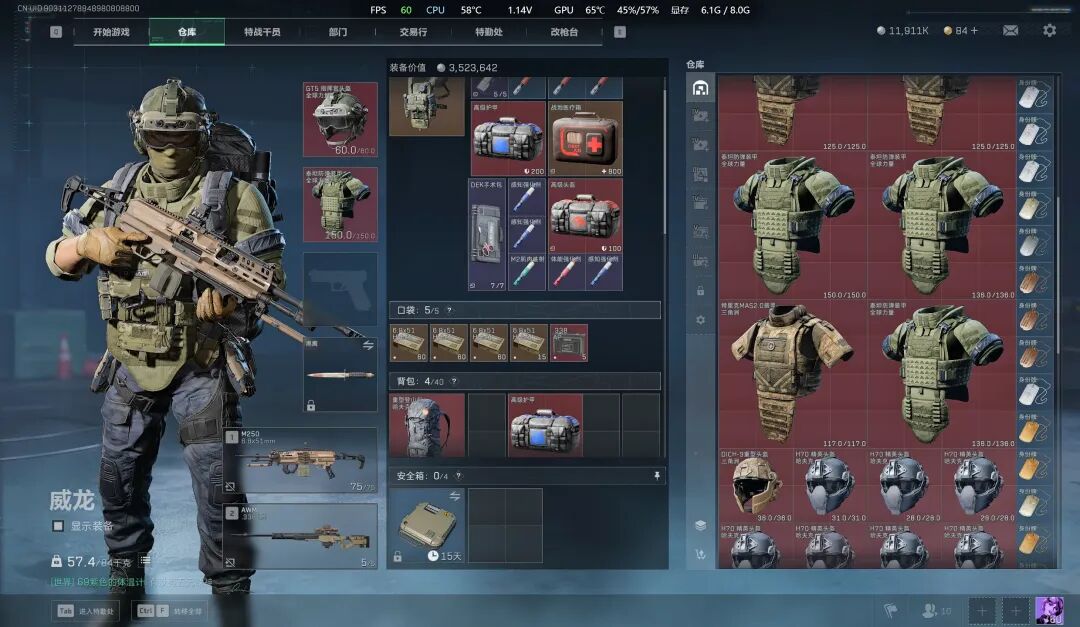Image resolution: width=1080 pixels, height=627 pixels.
Task: Go to the 部门 tab
Action: point(338,32)
